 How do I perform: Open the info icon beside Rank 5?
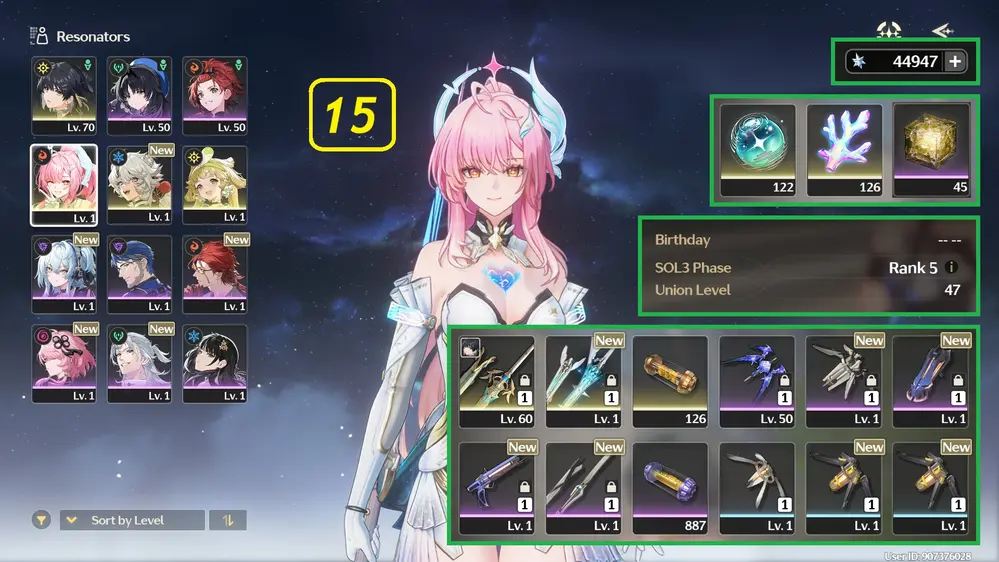[x=951, y=268]
